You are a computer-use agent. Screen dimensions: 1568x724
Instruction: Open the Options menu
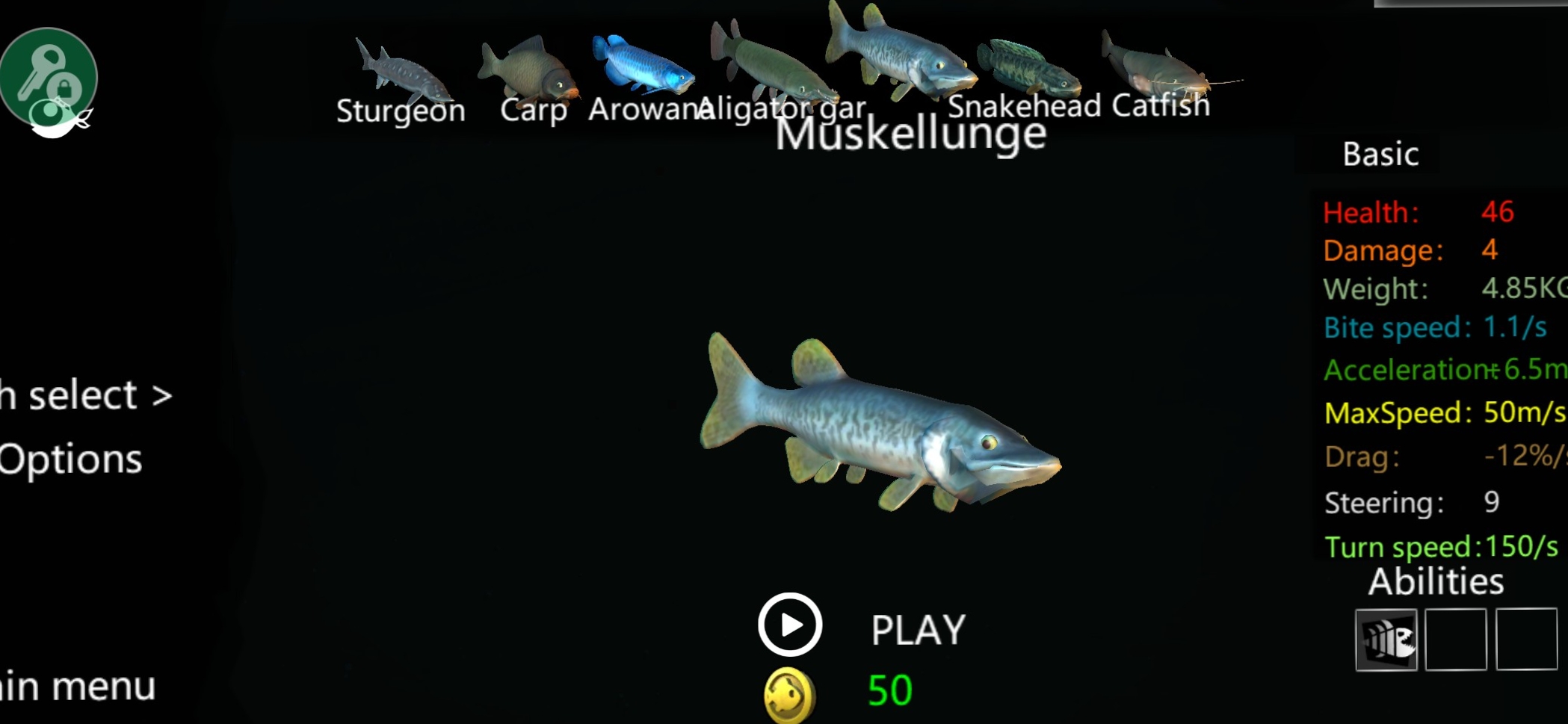(71, 459)
